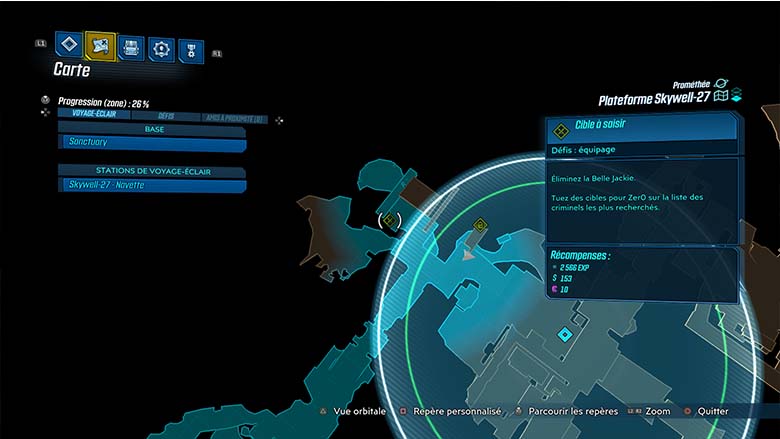780x439 pixels.
Task: Switch to the inventory tab
Action: click(131, 47)
